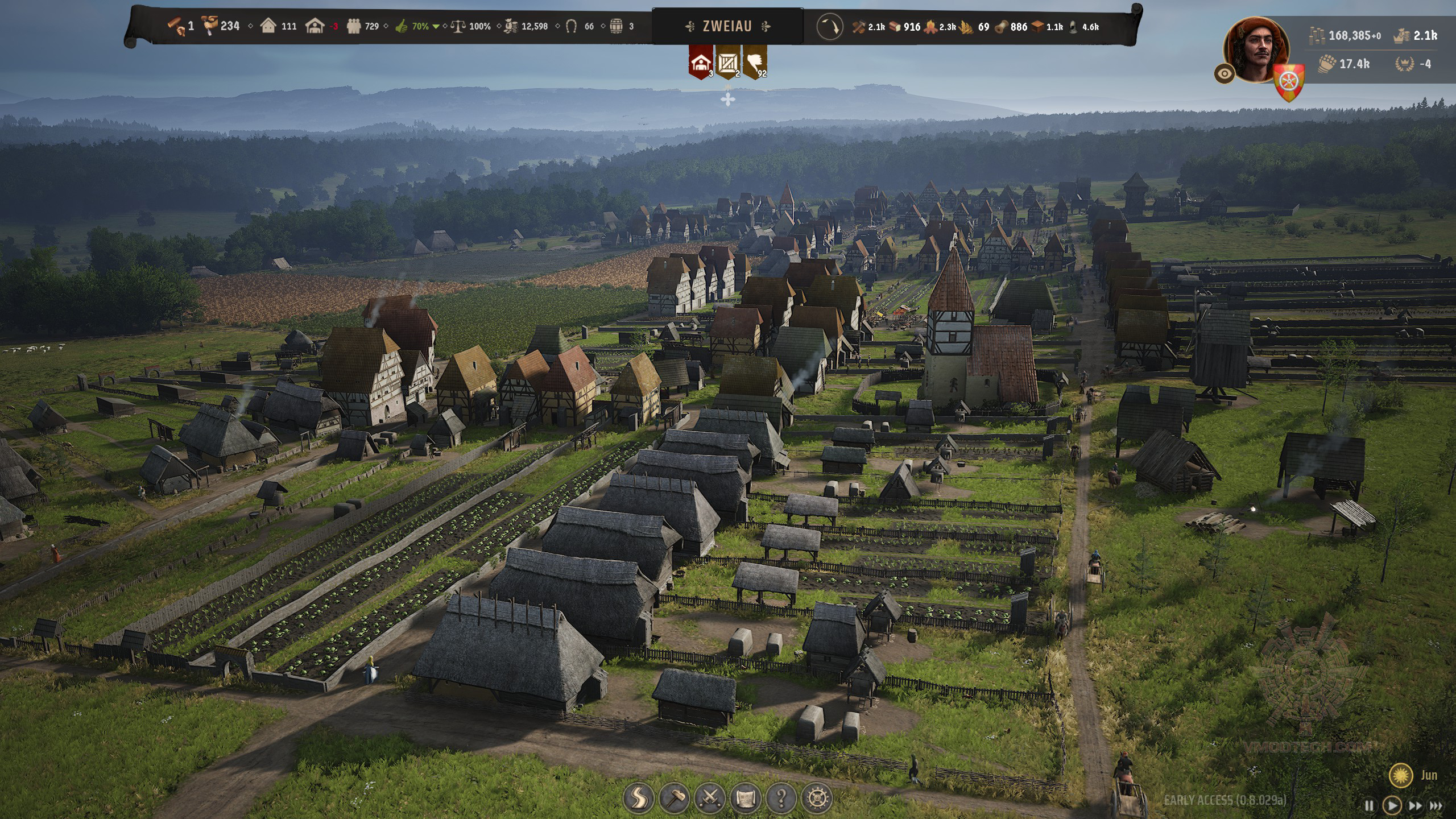The image size is (1456, 819).
Task: Click the red coat of arms shield
Action: click(1289, 81)
